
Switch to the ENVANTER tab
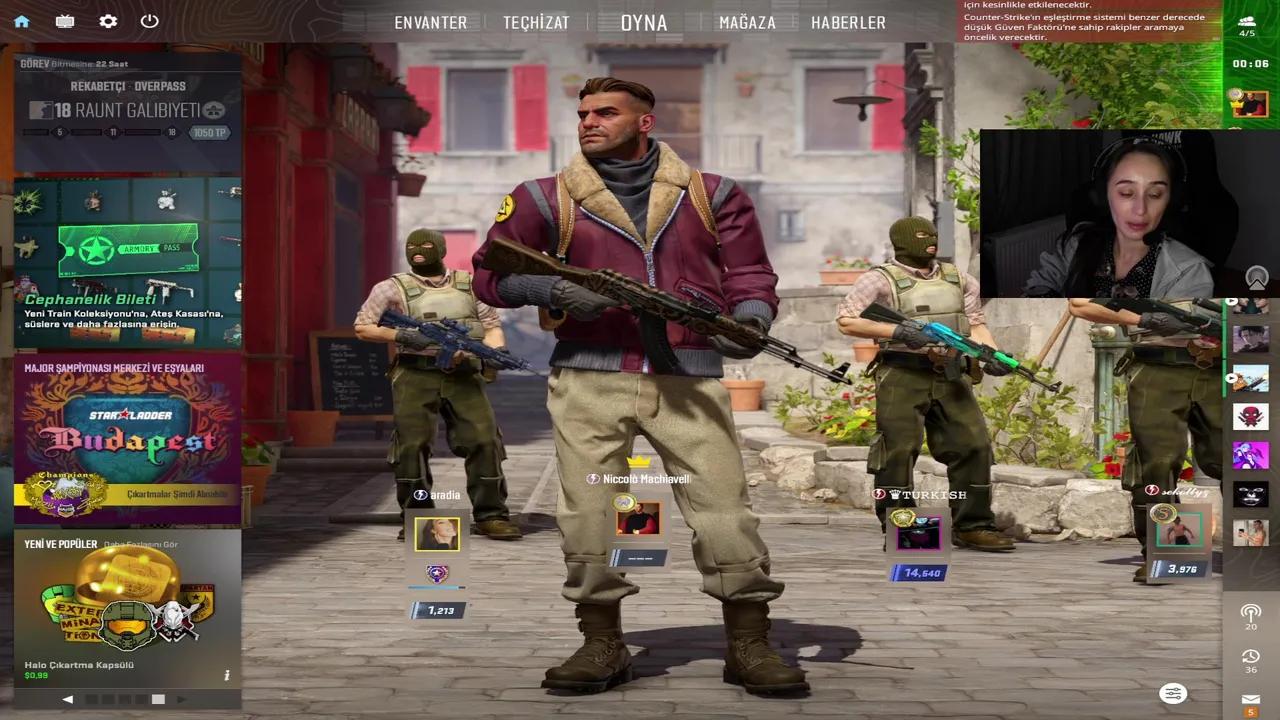430,22
